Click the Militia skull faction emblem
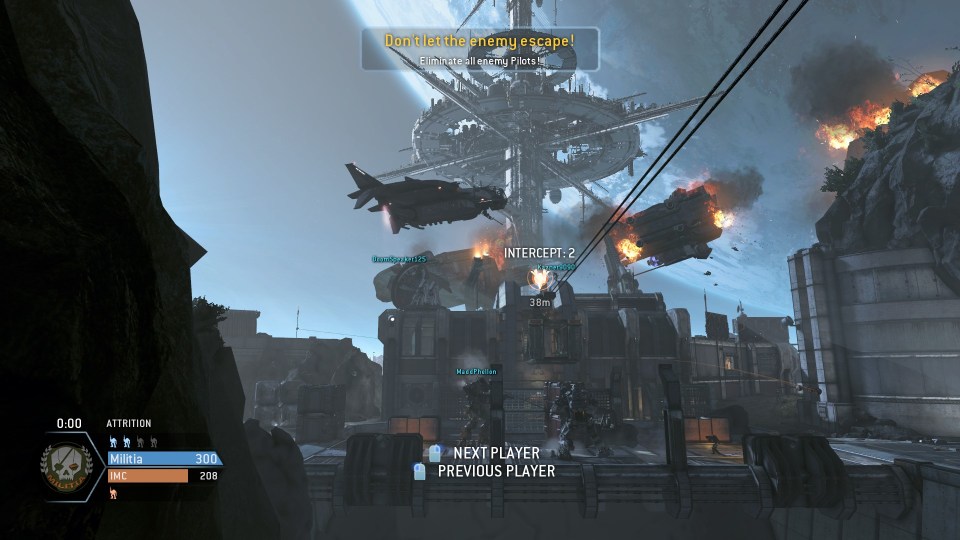 (x=68, y=465)
